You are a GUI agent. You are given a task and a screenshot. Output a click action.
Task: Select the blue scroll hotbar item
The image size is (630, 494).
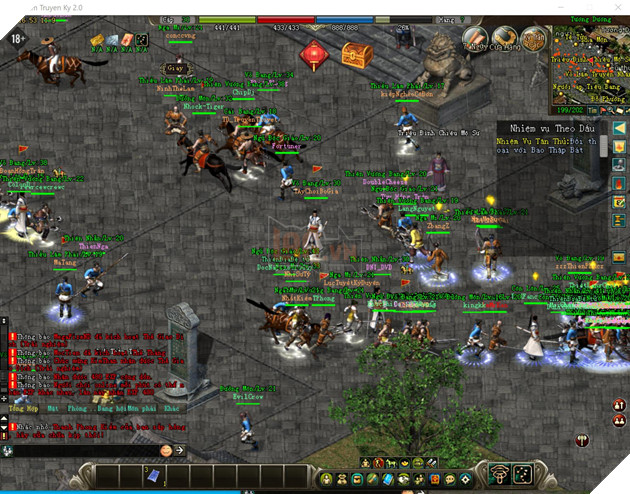(153, 474)
